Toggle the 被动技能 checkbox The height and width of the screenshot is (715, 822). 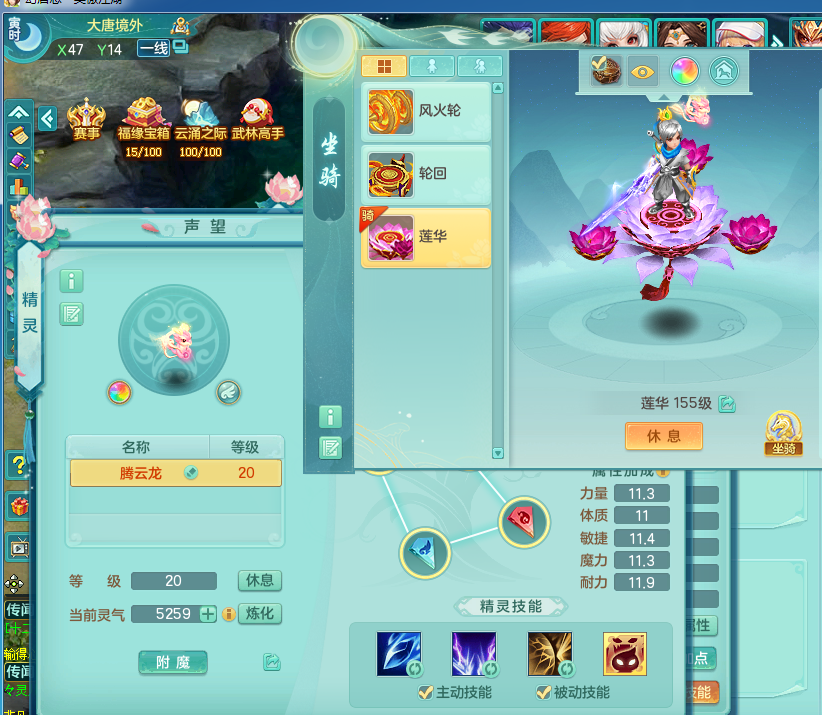[x=544, y=692]
